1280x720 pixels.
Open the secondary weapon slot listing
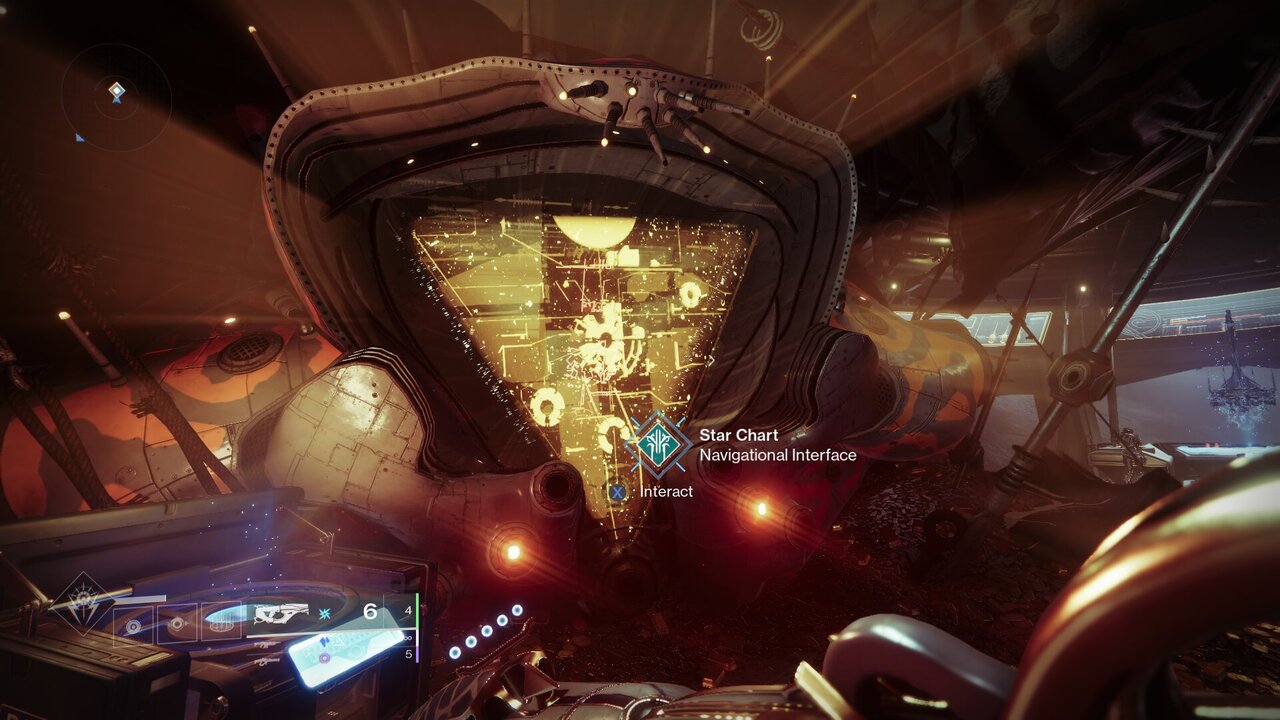pyautogui.click(x=265, y=643)
